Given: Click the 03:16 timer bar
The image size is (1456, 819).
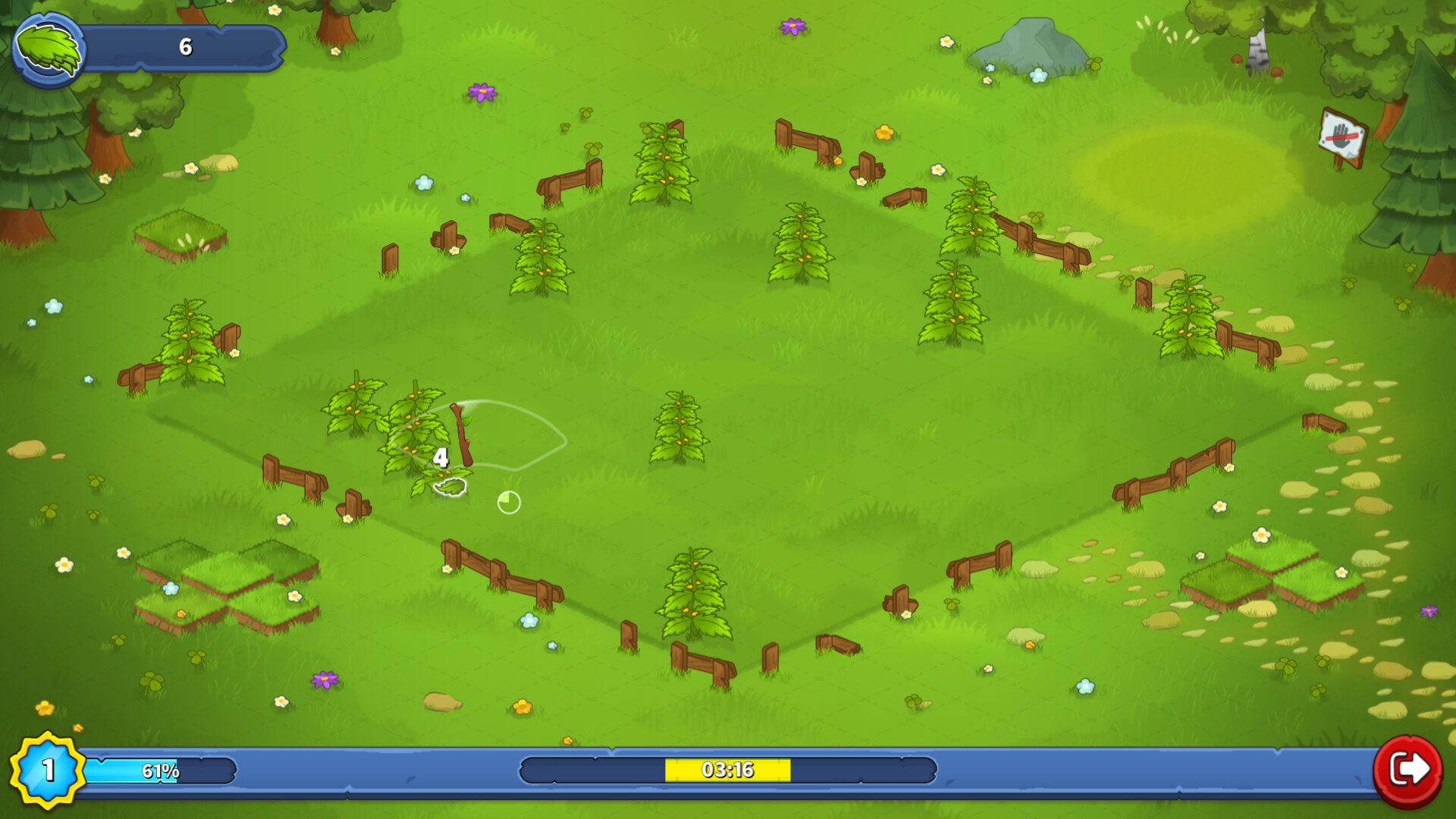Looking at the screenshot, I should click(728, 769).
